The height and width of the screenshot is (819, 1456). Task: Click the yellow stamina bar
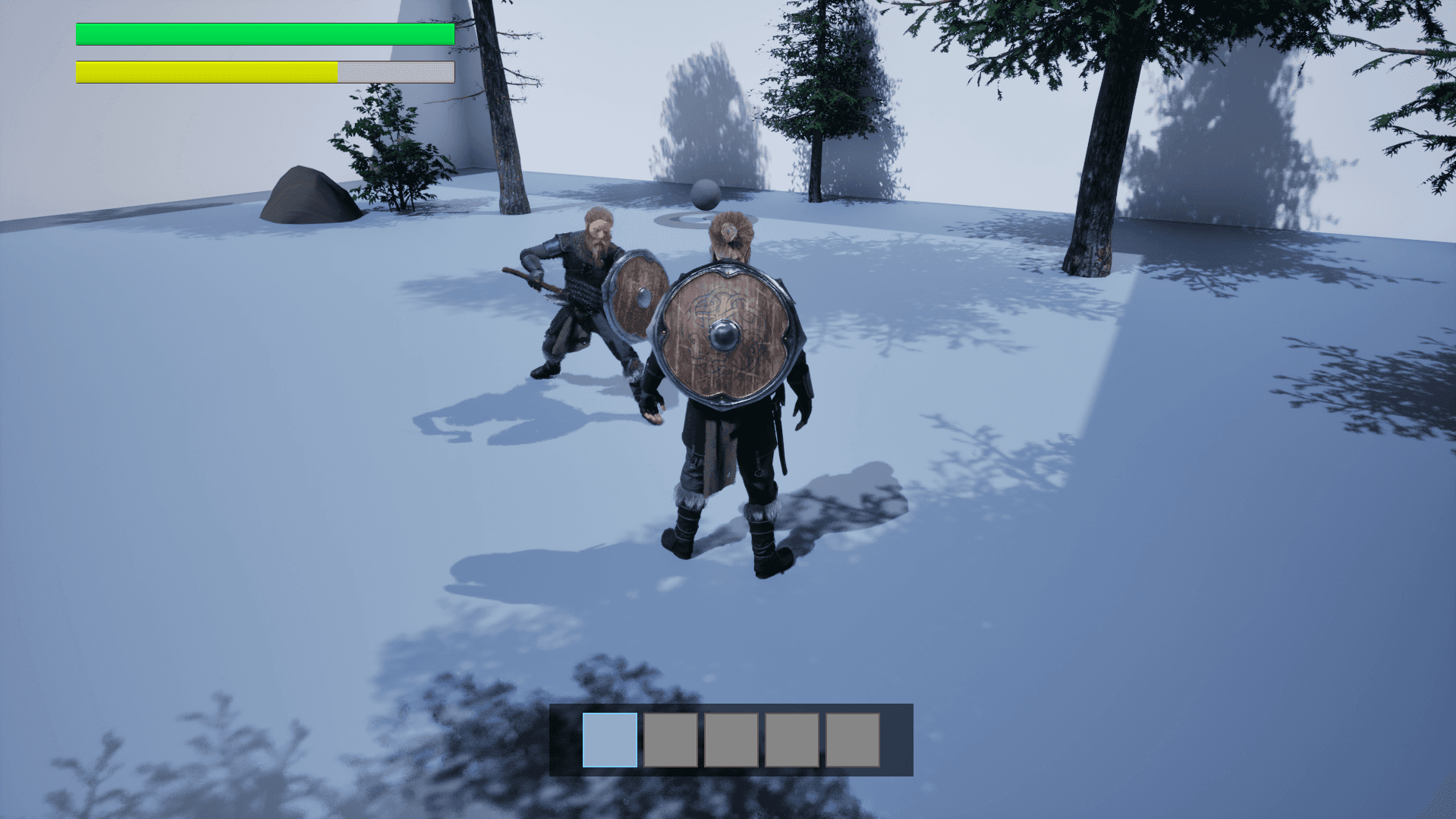(x=205, y=71)
